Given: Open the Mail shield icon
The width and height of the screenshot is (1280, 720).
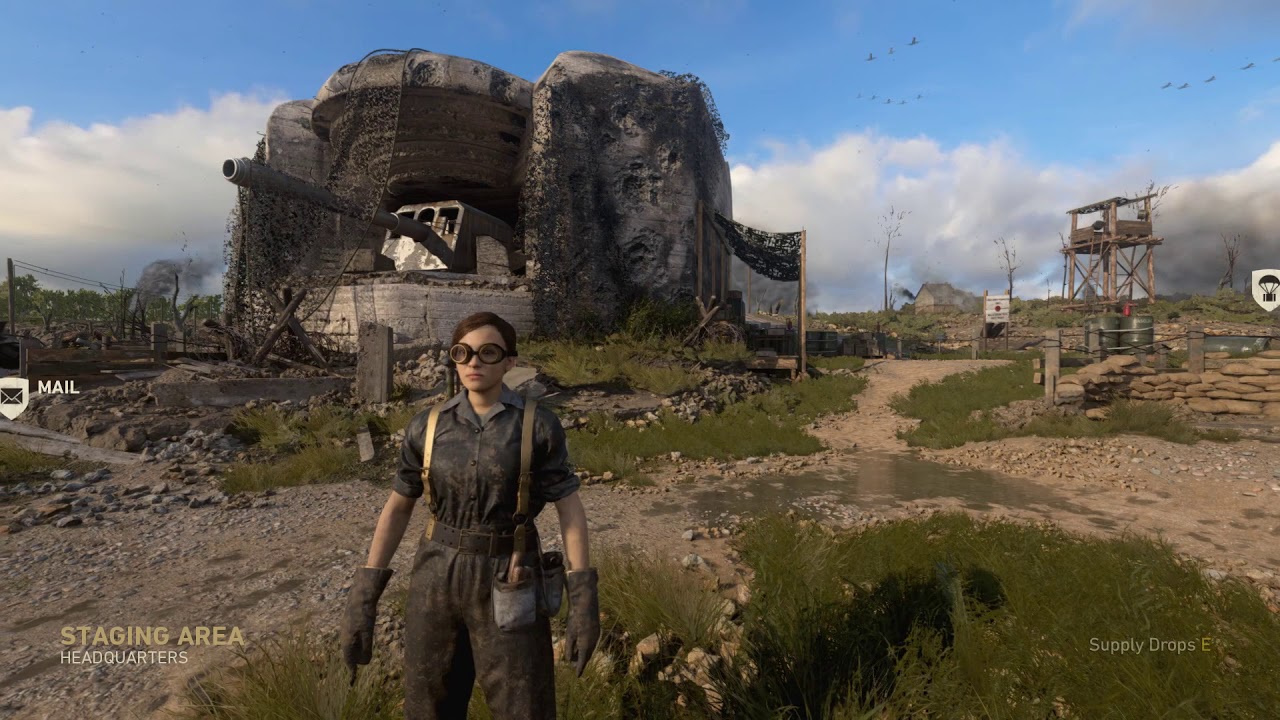Looking at the screenshot, I should [x=13, y=396].
